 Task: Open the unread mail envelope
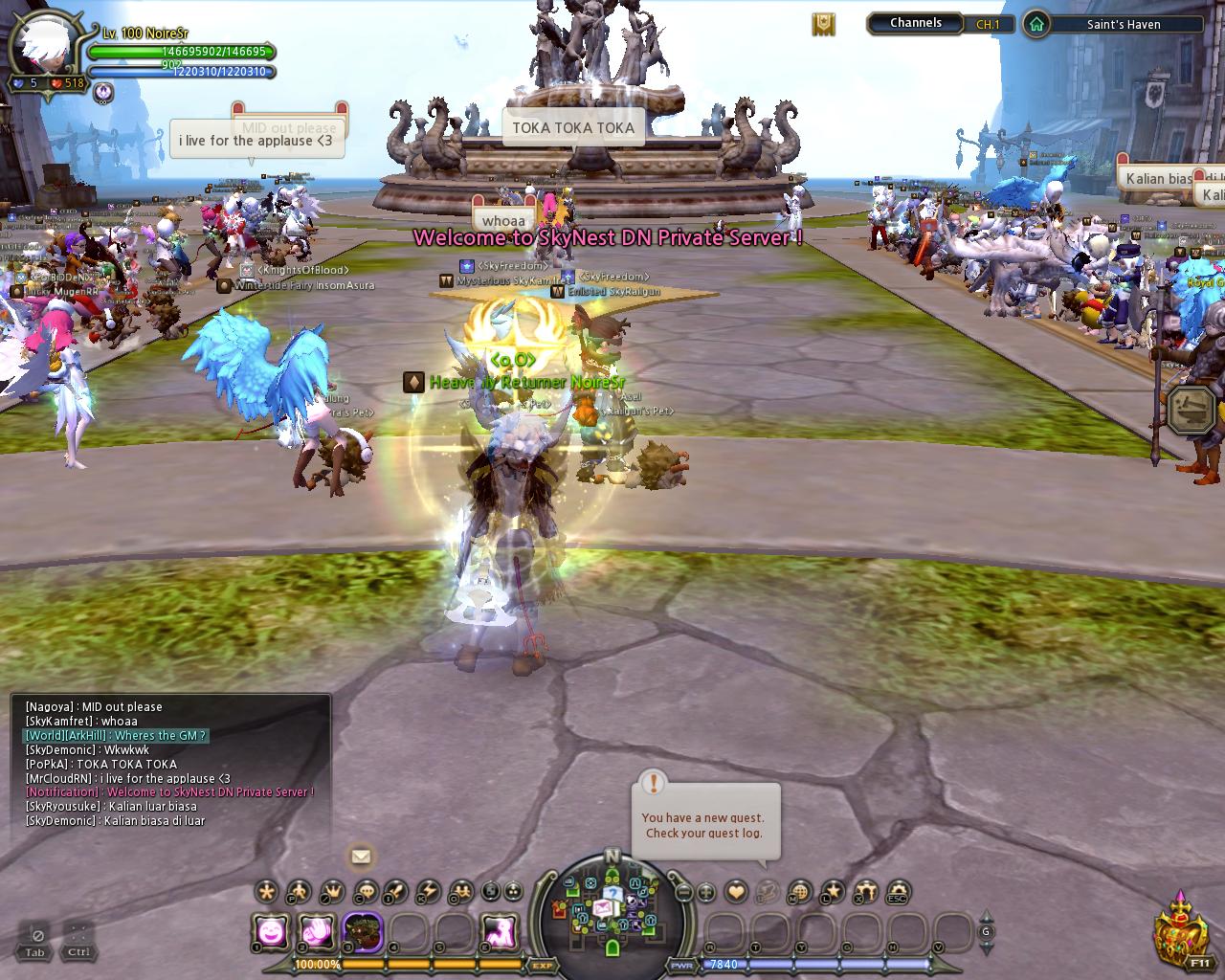point(361,856)
